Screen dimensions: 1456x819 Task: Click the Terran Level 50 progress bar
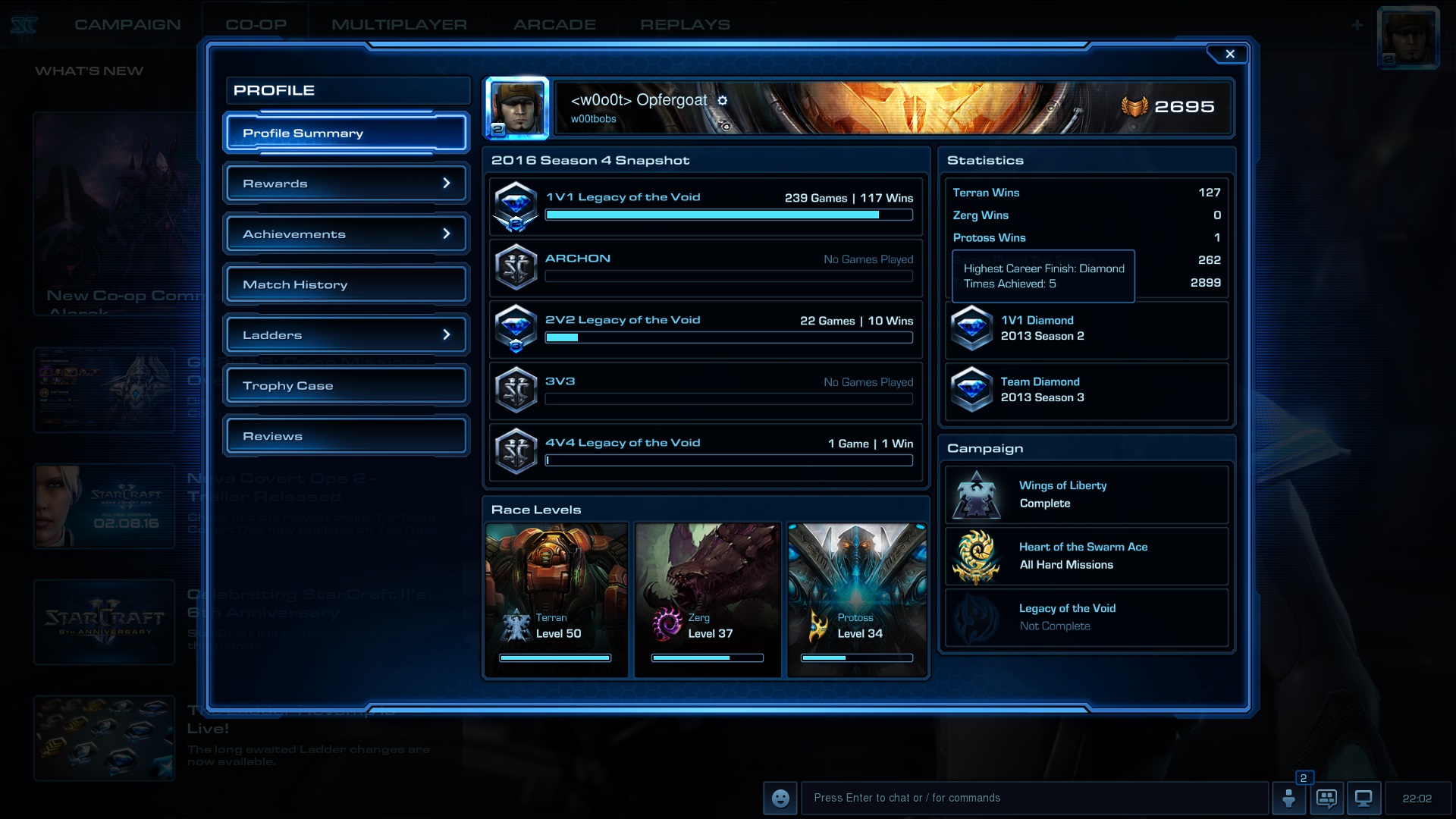coord(556,657)
